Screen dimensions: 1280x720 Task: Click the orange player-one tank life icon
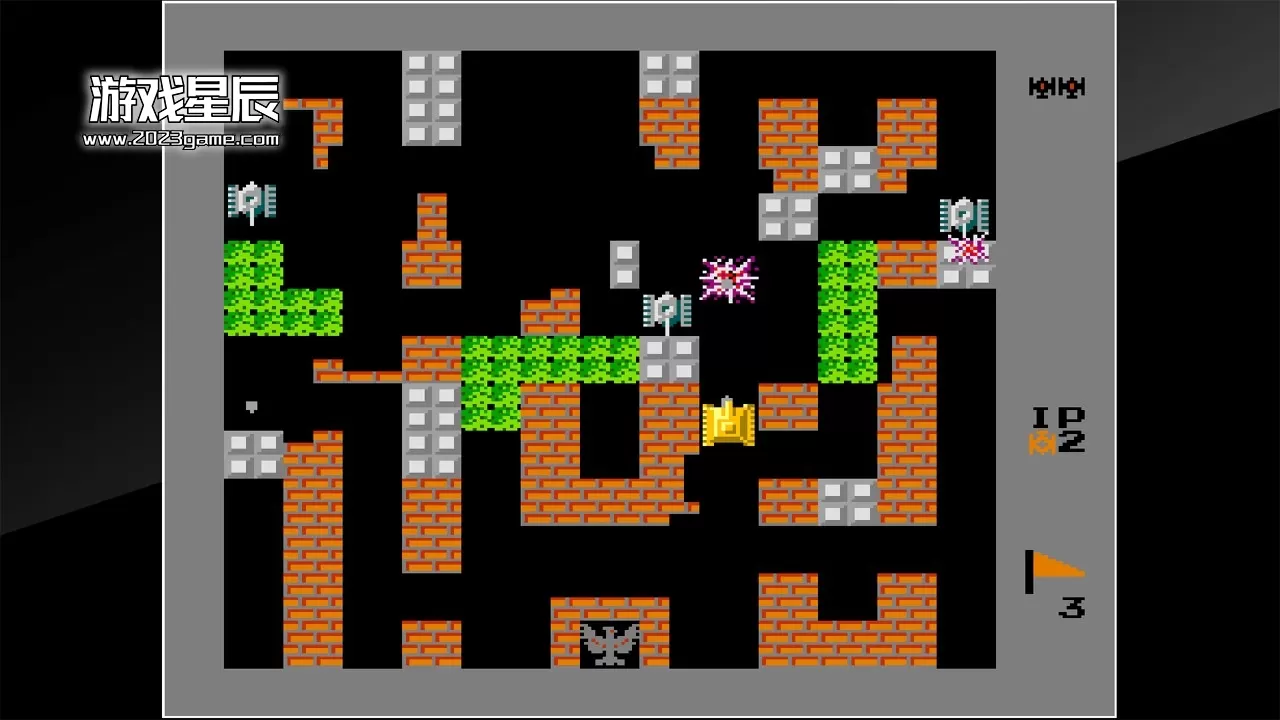[1041, 441]
